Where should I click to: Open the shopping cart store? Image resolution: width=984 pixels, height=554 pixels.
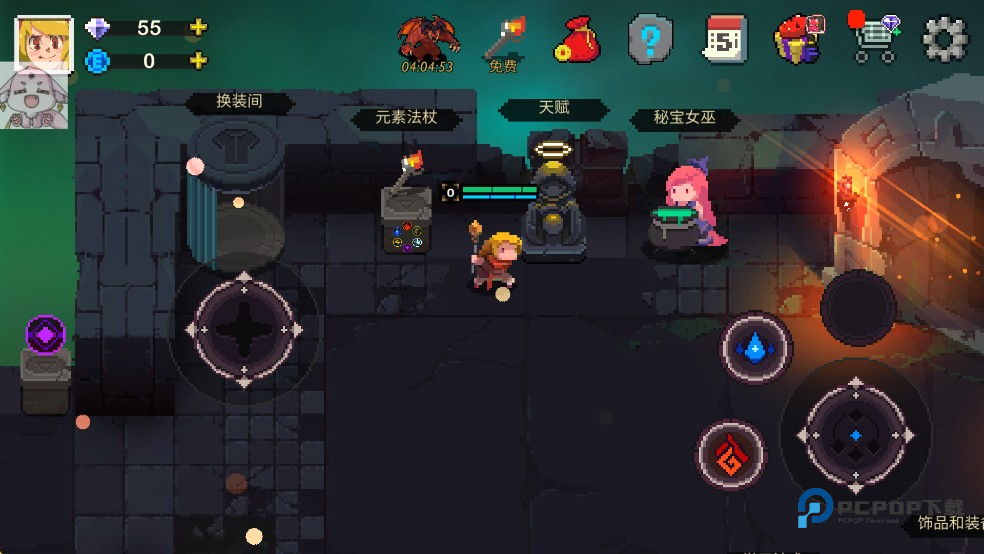(873, 40)
